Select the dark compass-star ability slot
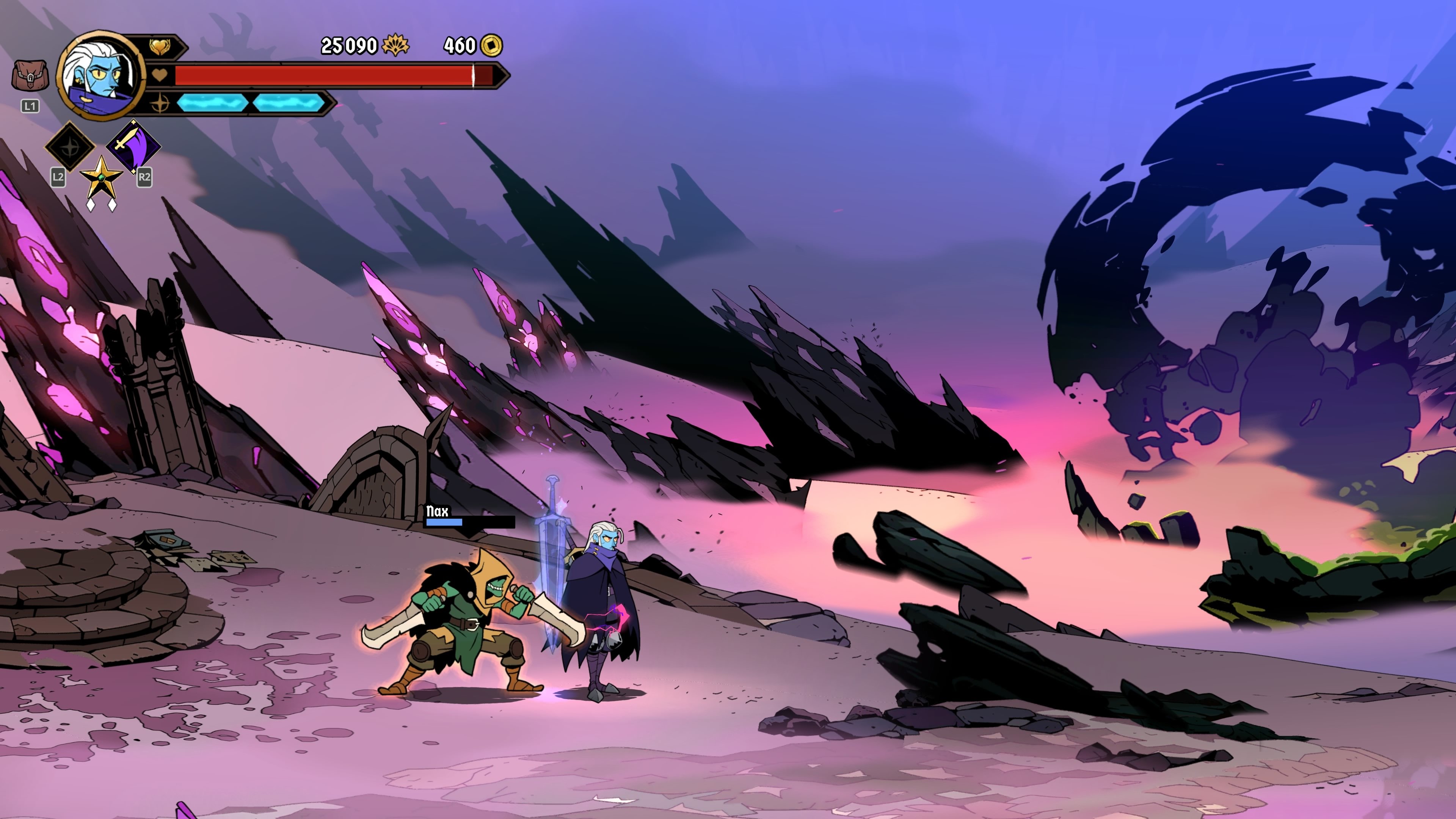Screen dimensions: 1456x819 70,146
